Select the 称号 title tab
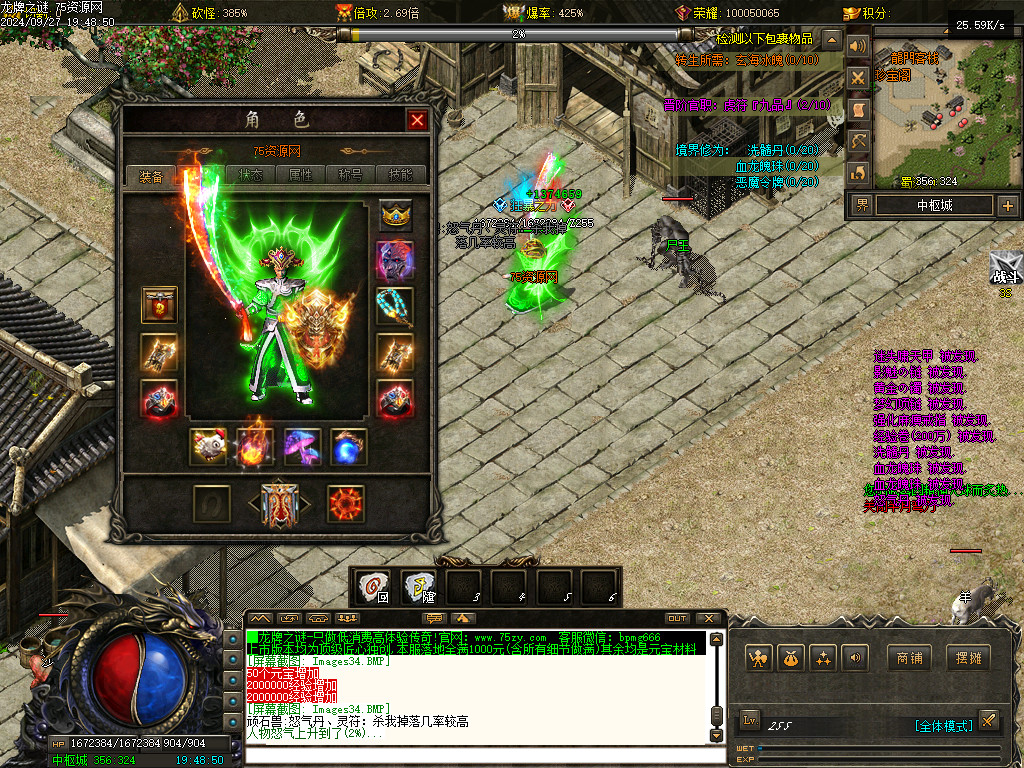The width and height of the screenshot is (1024, 768). tap(351, 174)
